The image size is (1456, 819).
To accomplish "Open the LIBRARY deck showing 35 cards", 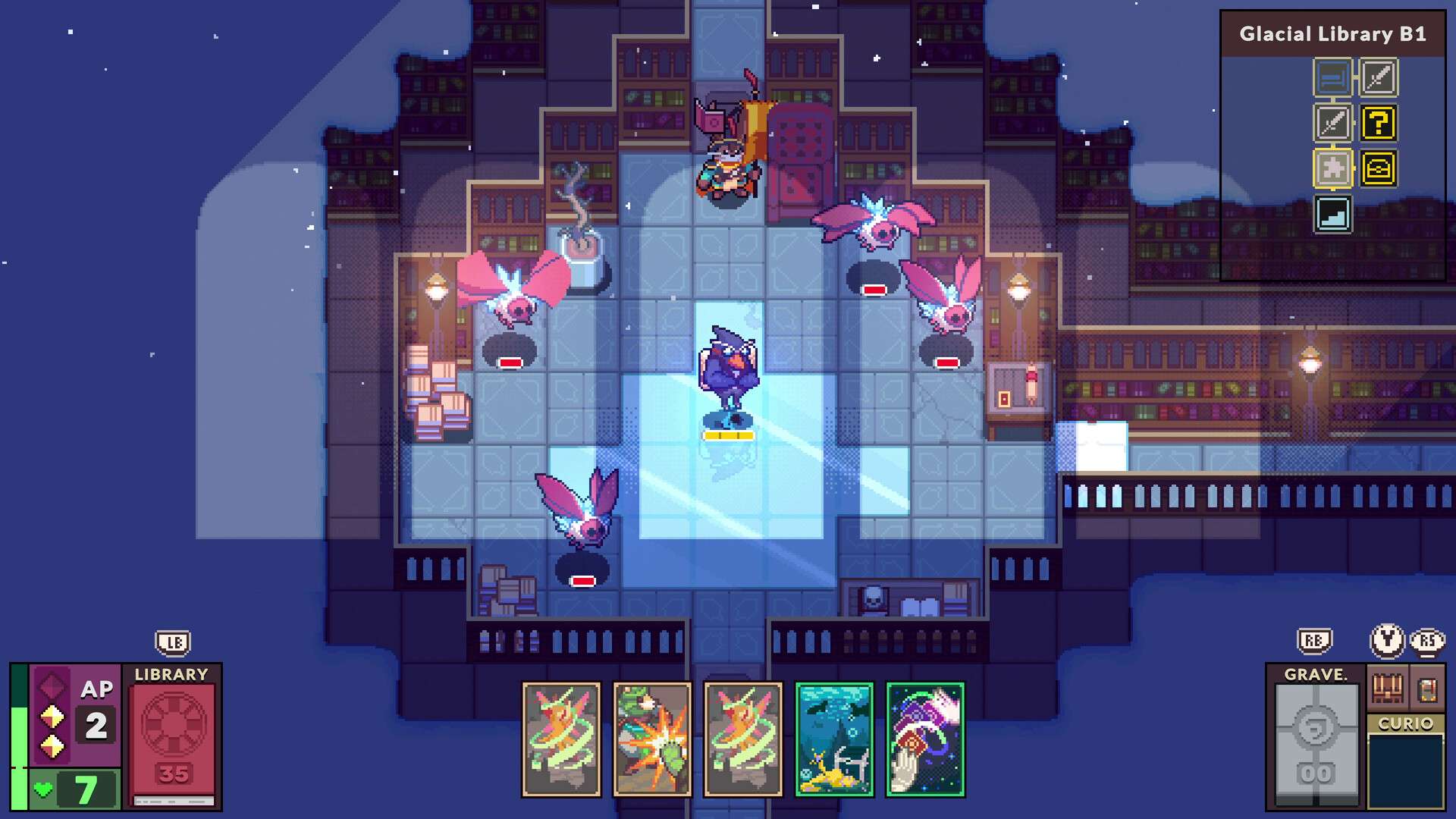I will point(173,736).
